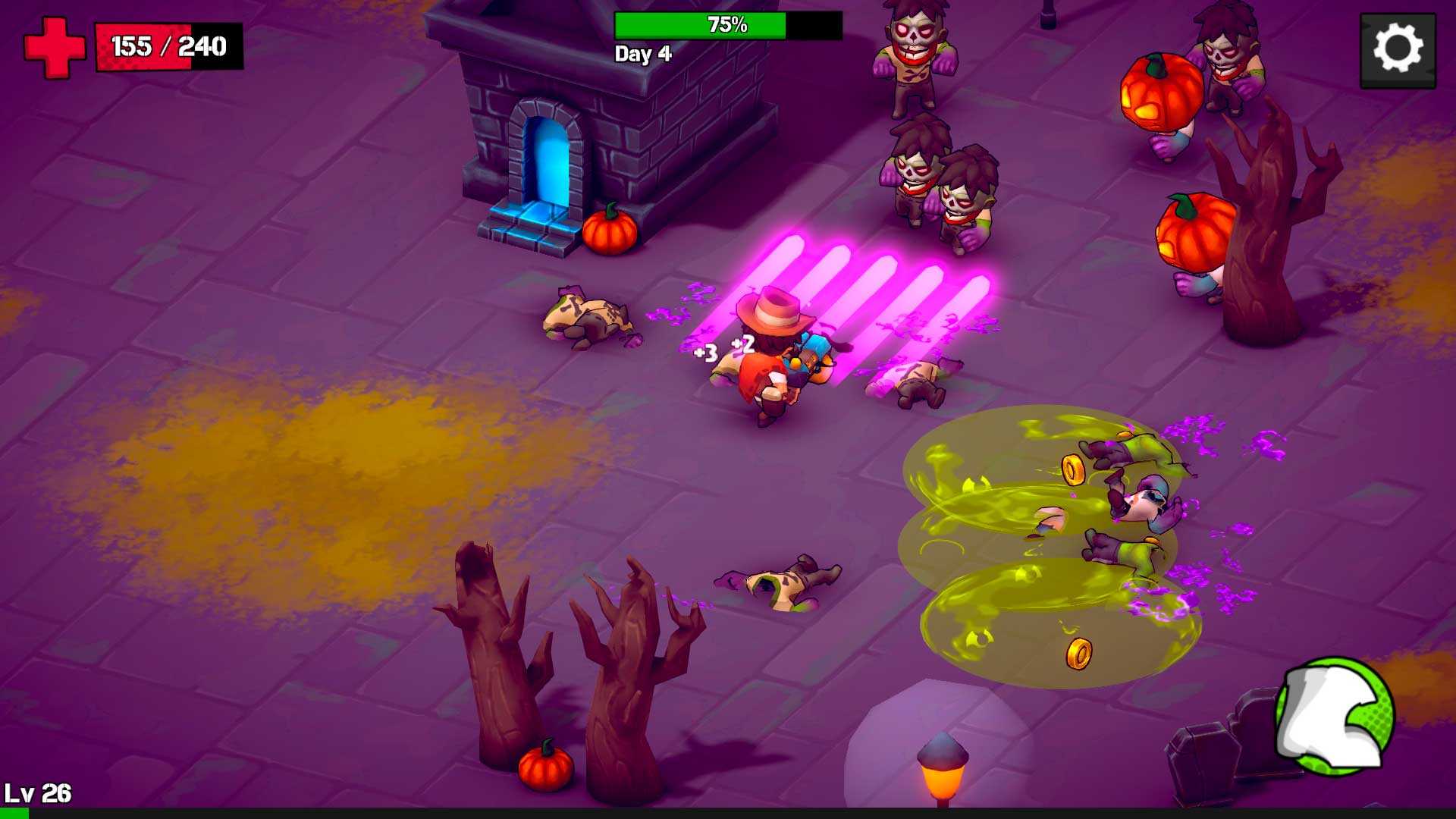Activate the green dash ability button
The width and height of the screenshot is (1456, 819).
point(1335,717)
